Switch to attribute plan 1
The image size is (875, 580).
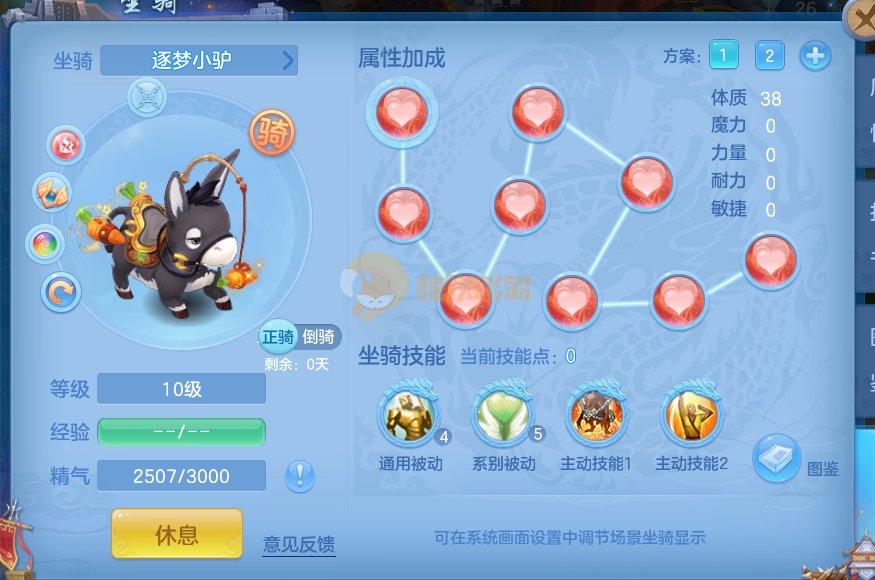(x=724, y=55)
